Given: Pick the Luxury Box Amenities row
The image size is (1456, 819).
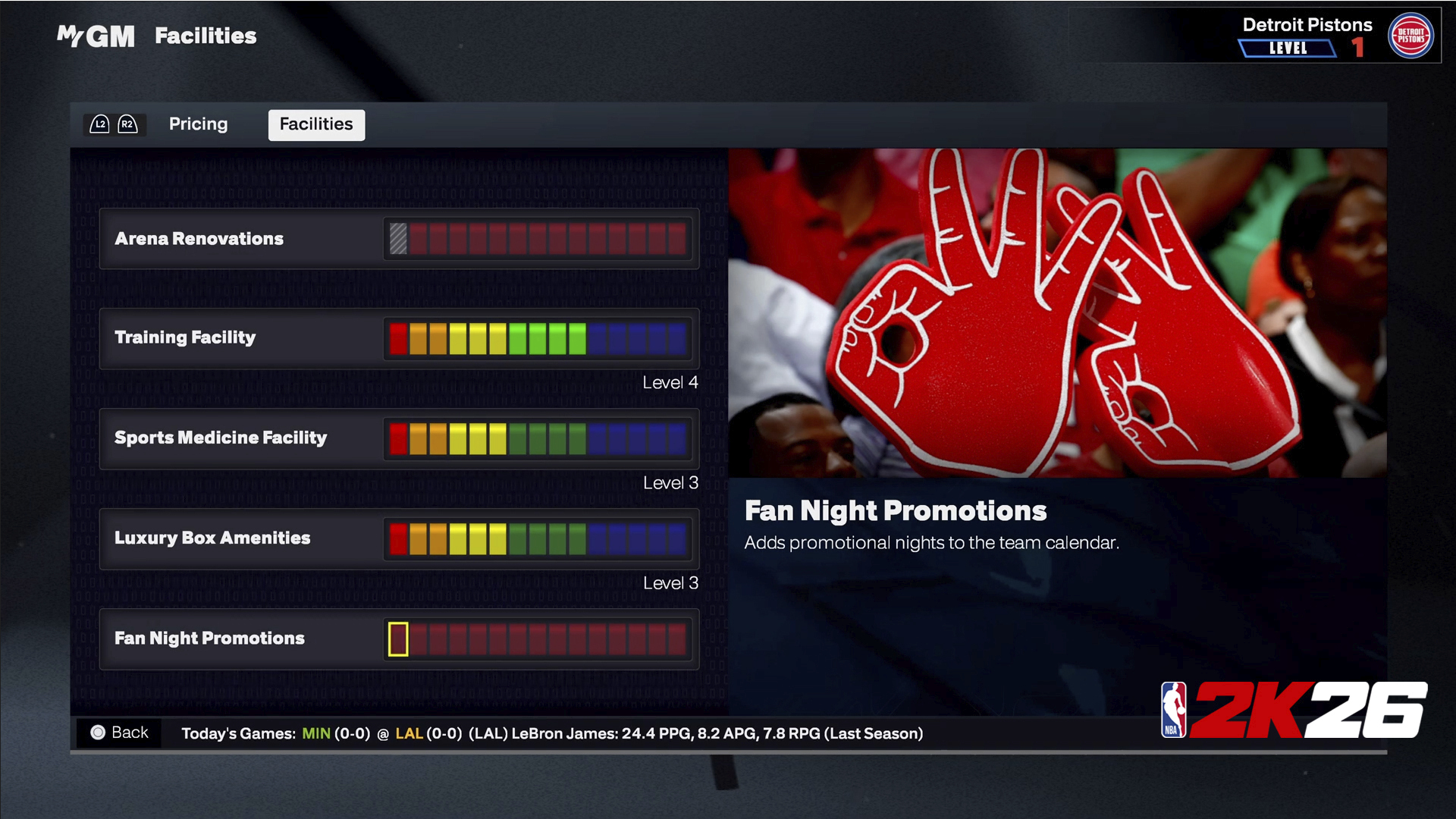Looking at the screenshot, I should point(399,538).
